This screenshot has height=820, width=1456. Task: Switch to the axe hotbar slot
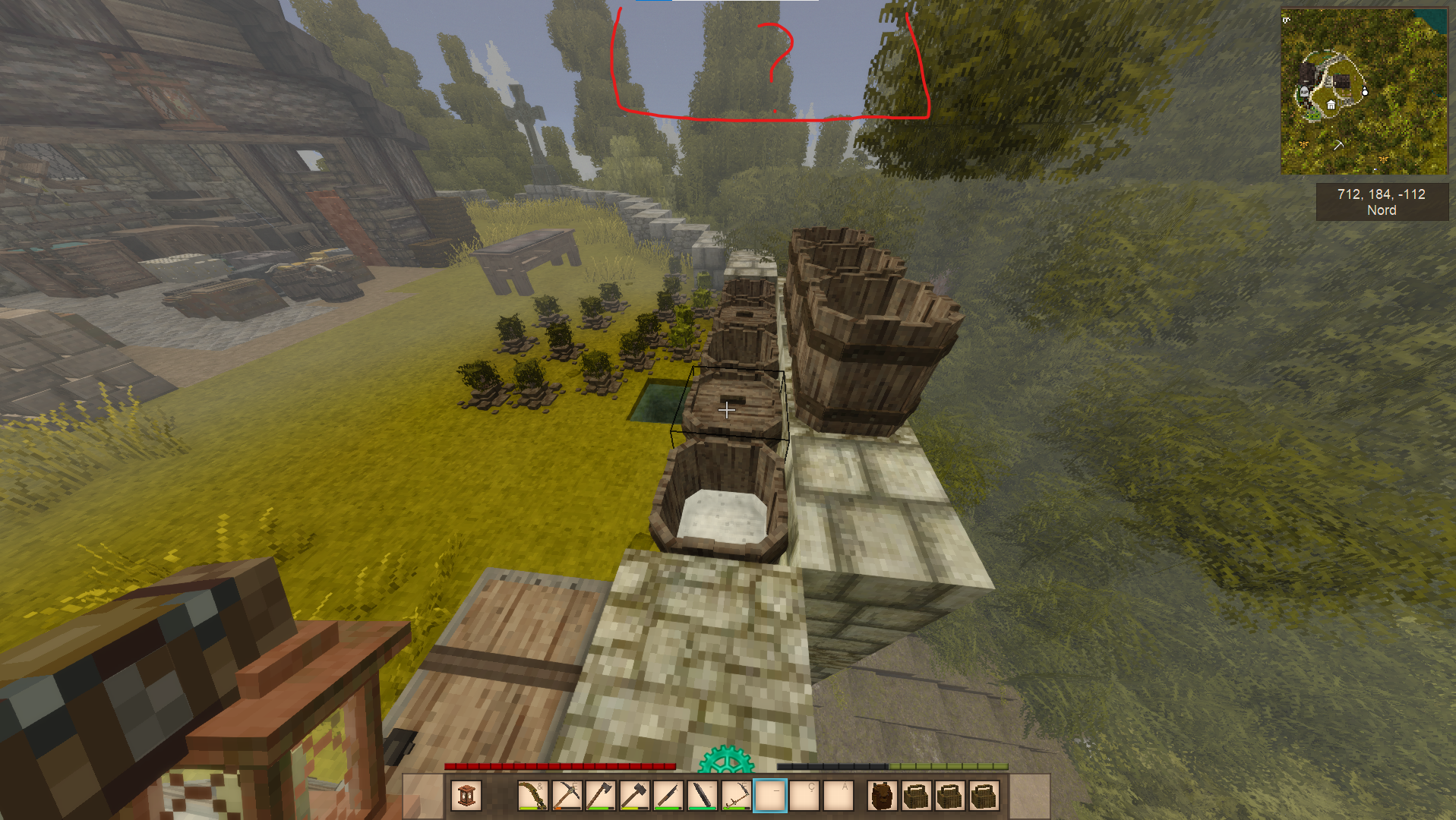[600, 796]
